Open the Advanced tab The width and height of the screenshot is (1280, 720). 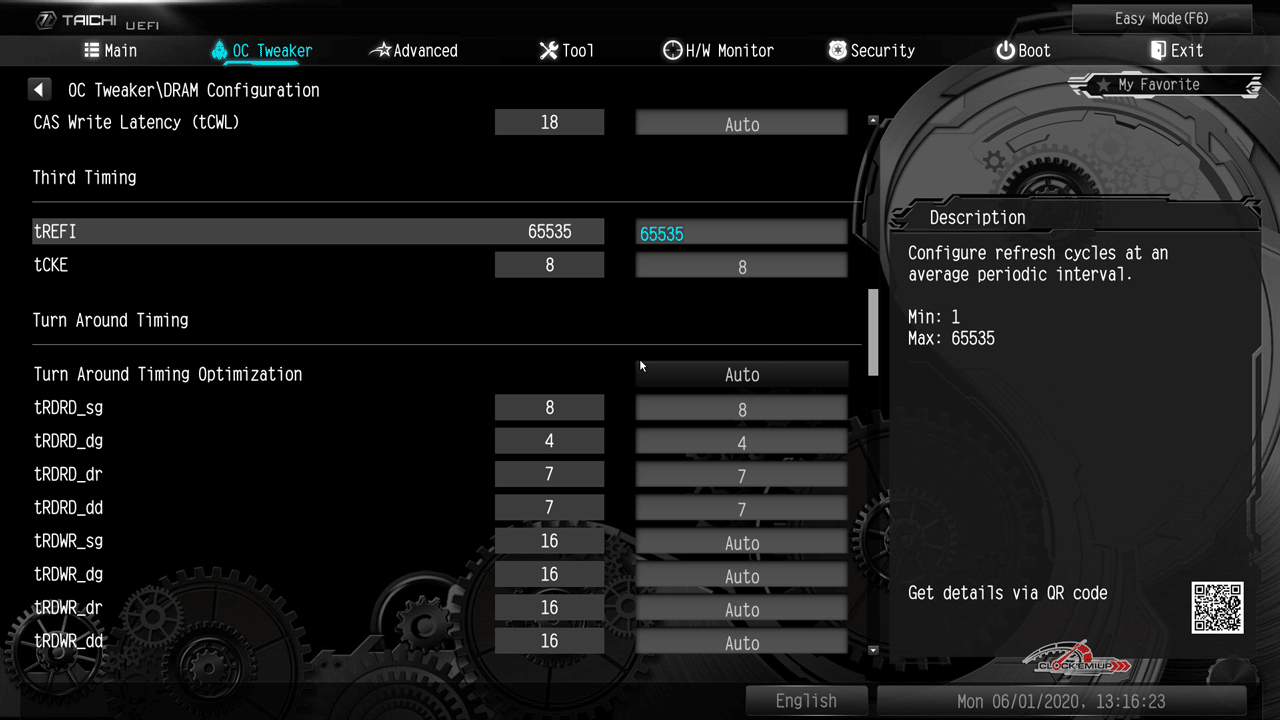414,51
